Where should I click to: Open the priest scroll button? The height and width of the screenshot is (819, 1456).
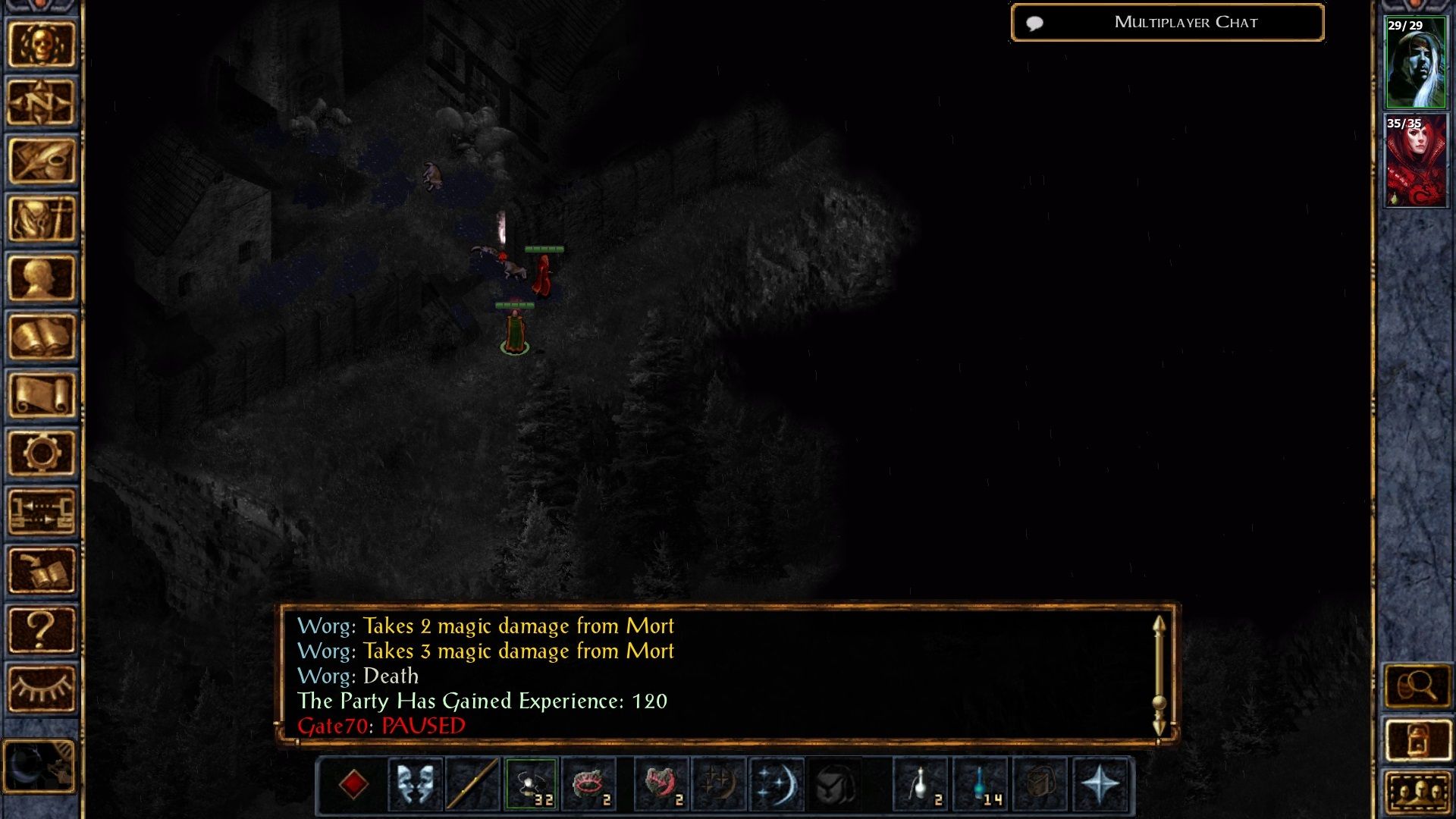coord(42,394)
